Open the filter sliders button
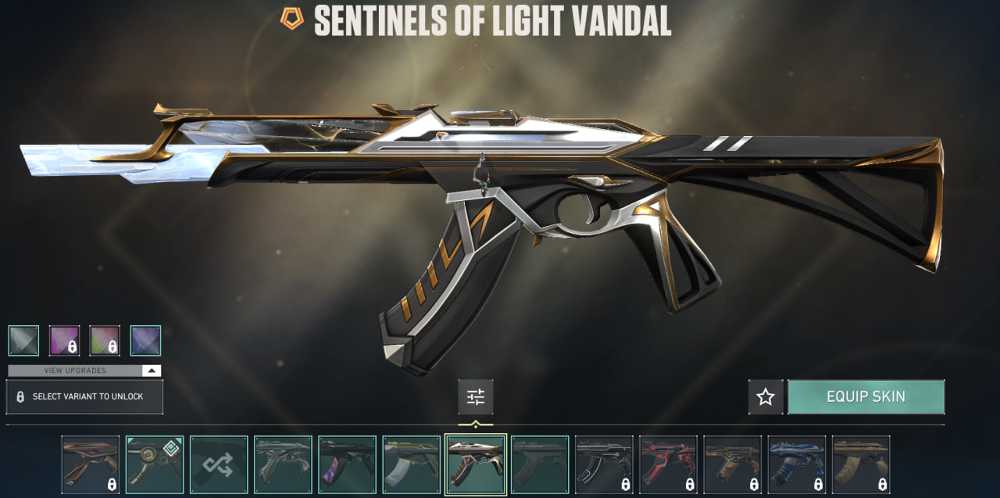This screenshot has width=1000, height=498. 475,397
